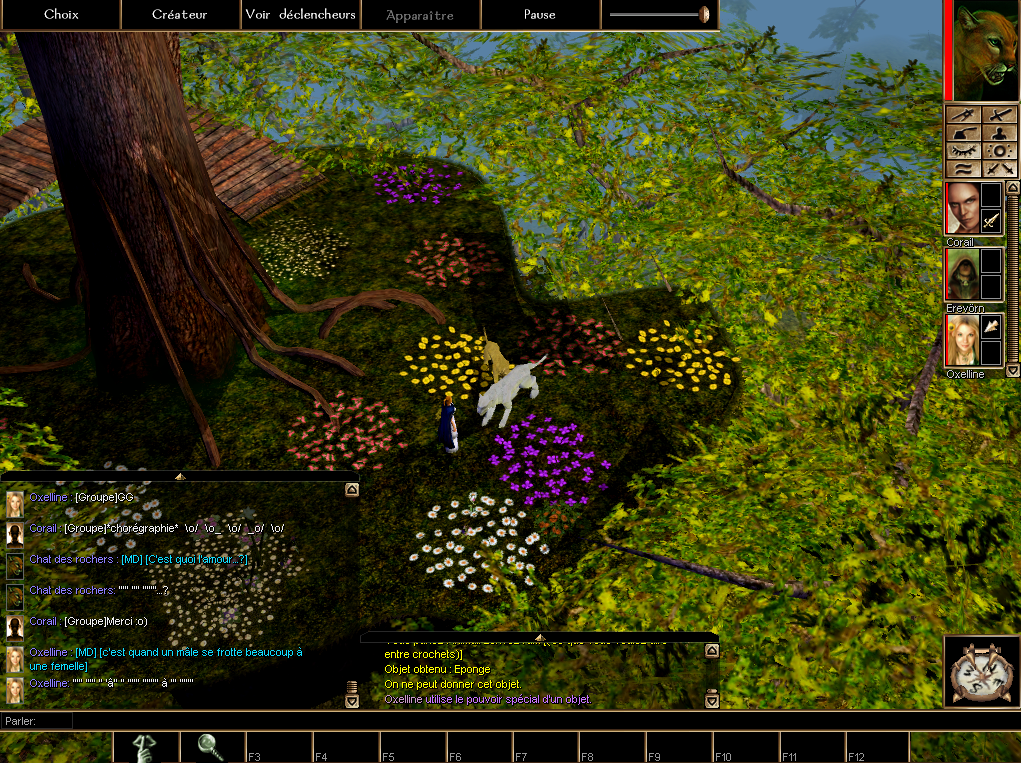Click the sword icon beside Corail's portrait

point(990,220)
